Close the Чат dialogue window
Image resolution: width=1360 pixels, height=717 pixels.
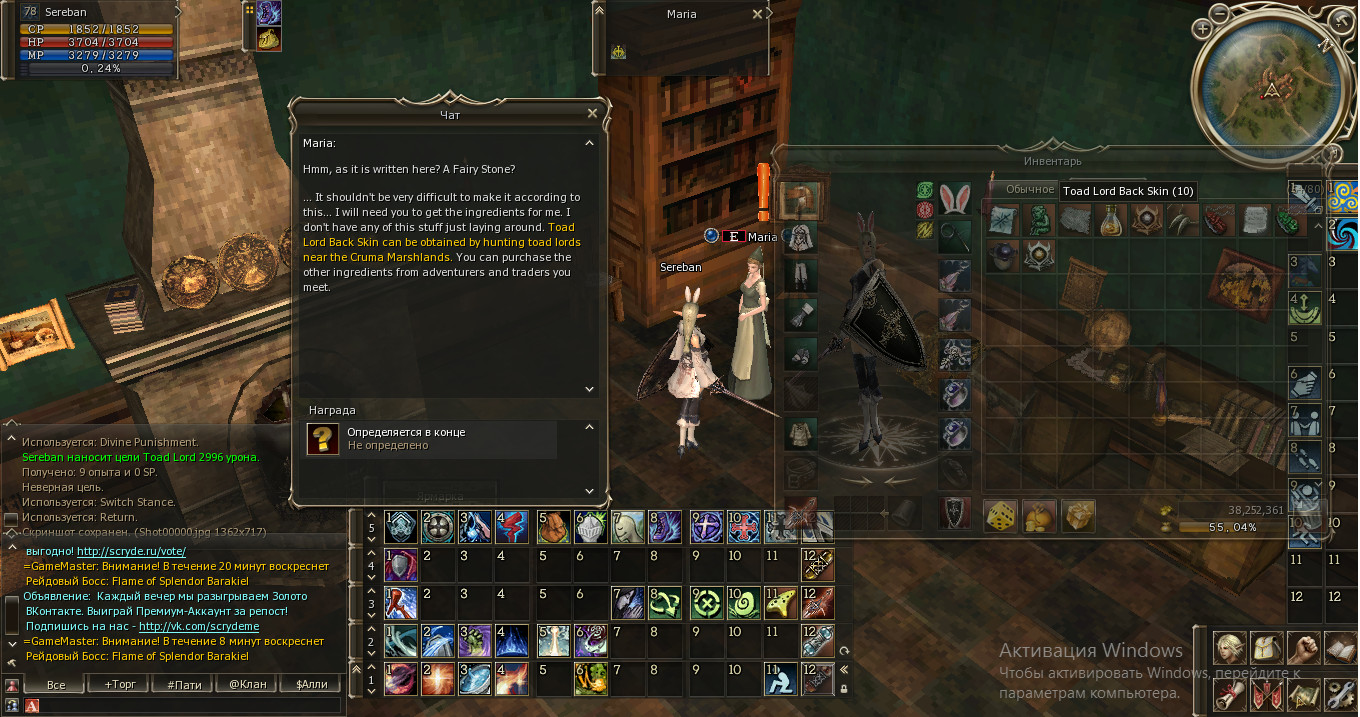click(592, 114)
